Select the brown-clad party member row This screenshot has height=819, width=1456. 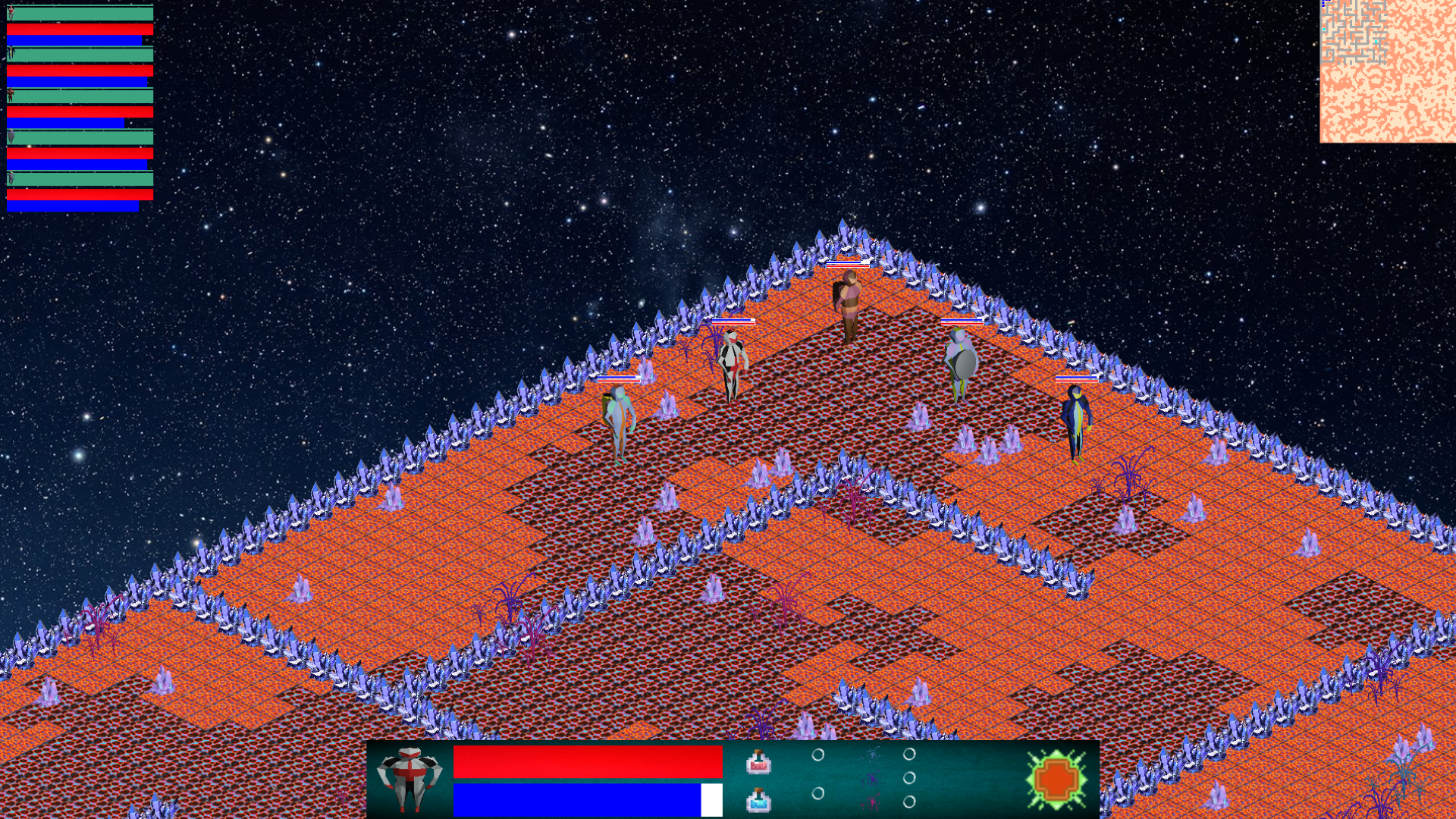[x=80, y=96]
